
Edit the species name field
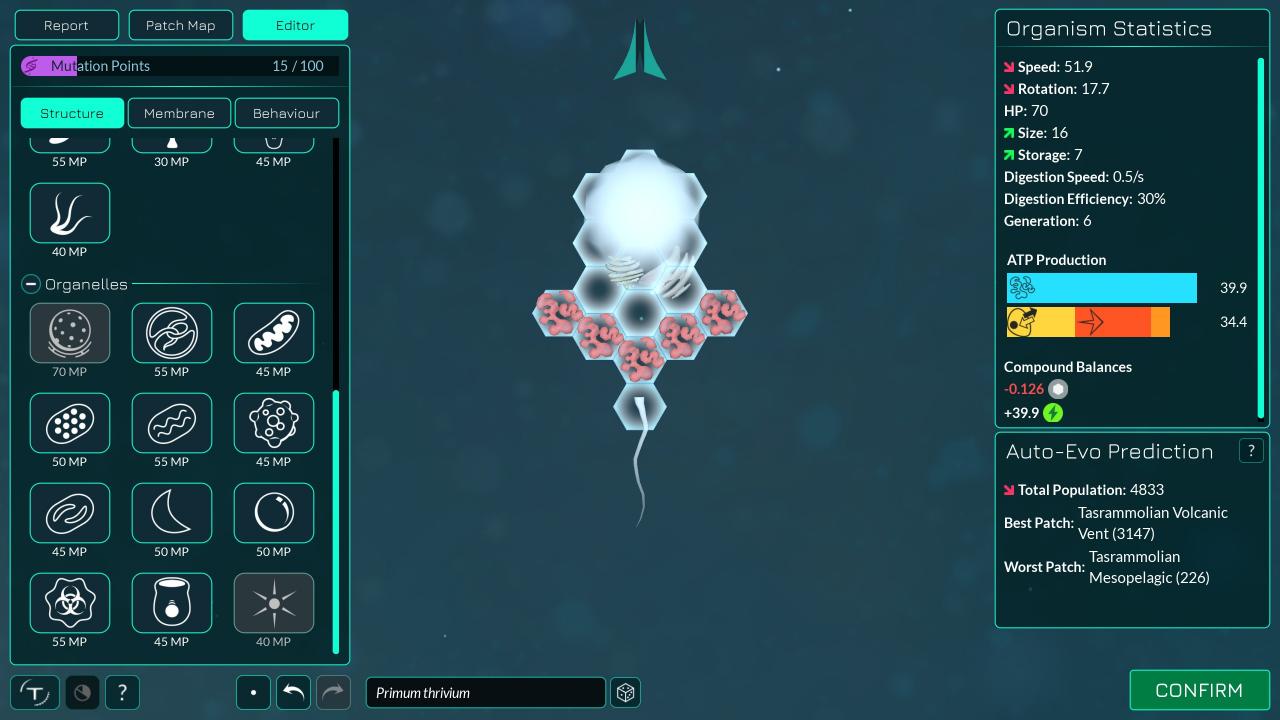[x=485, y=692]
